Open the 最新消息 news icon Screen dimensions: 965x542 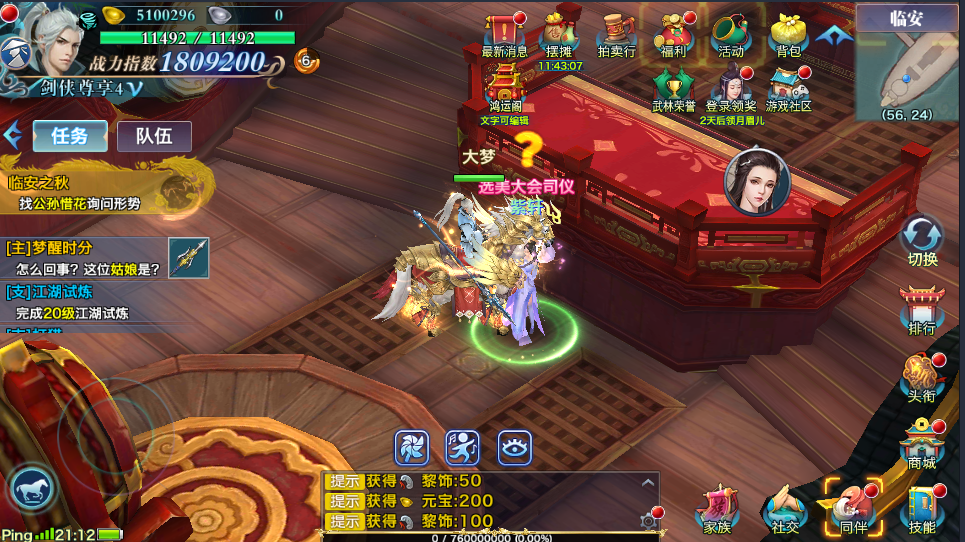(x=504, y=34)
